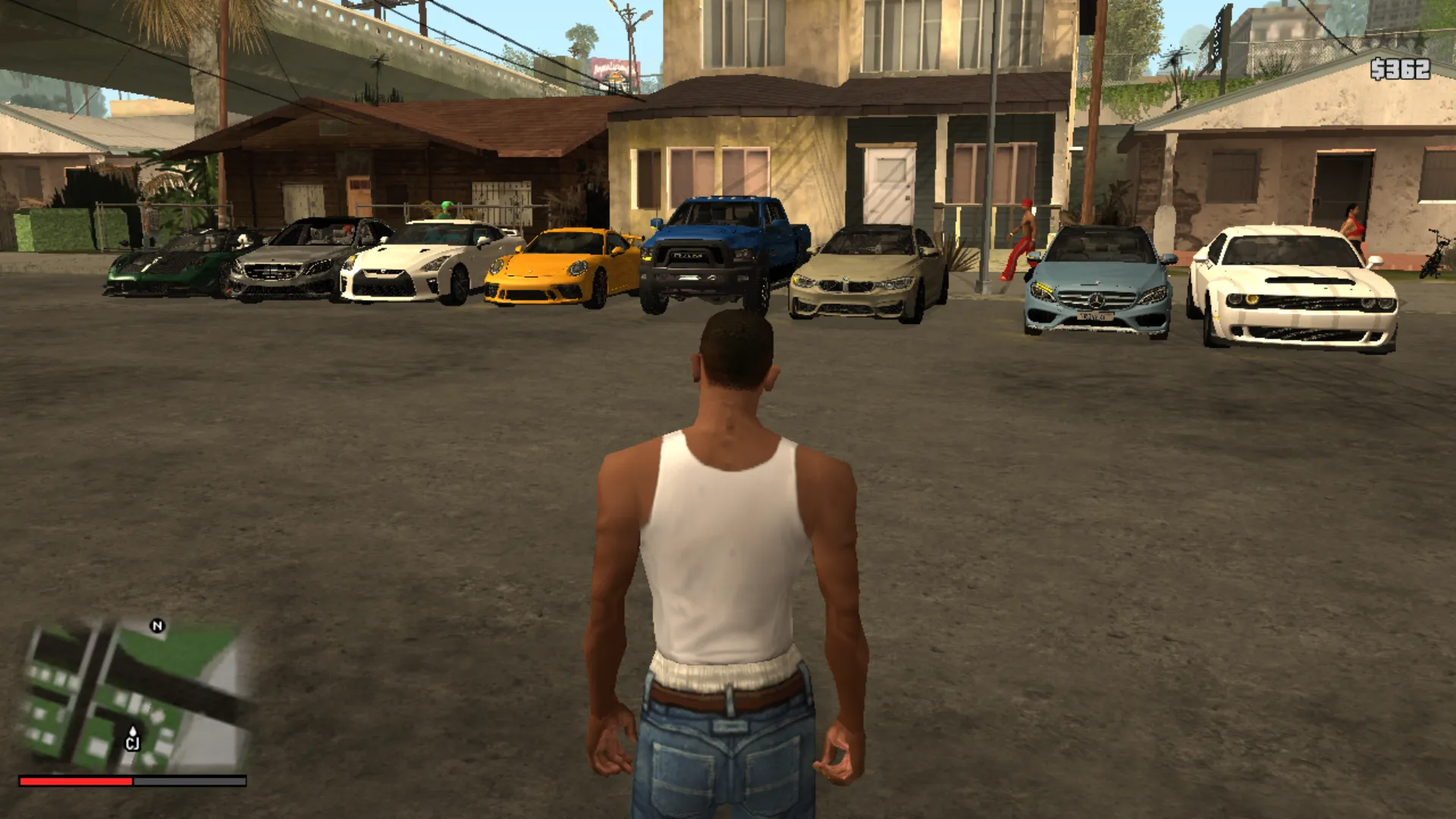Viewport: 1456px width, 819px height.
Task: Click the Mercedes license plate
Action: coord(1096,317)
